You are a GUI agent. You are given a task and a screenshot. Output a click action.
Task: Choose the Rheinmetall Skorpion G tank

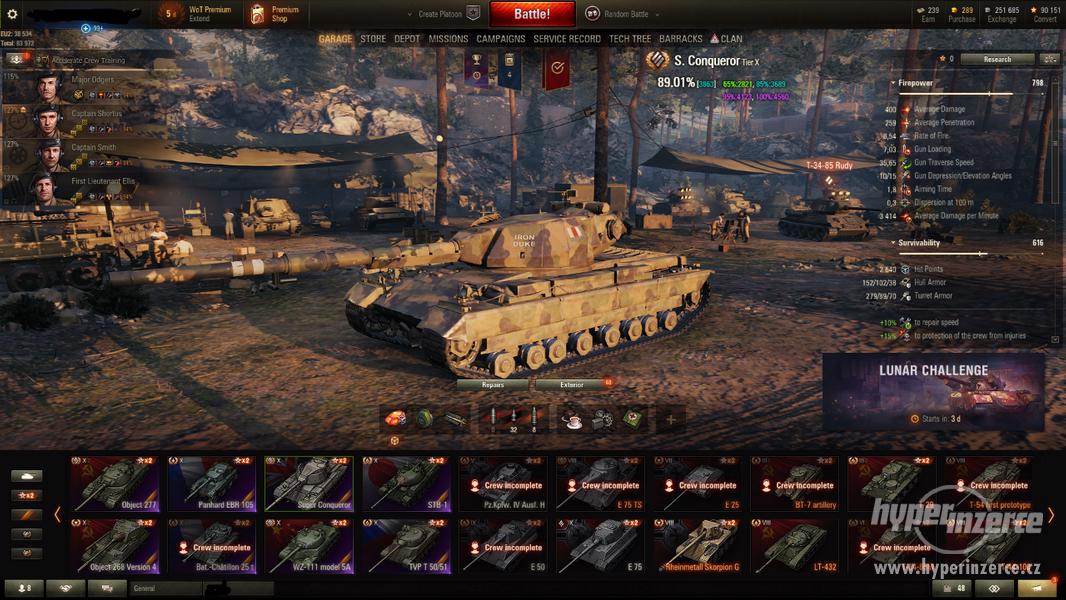coord(698,546)
